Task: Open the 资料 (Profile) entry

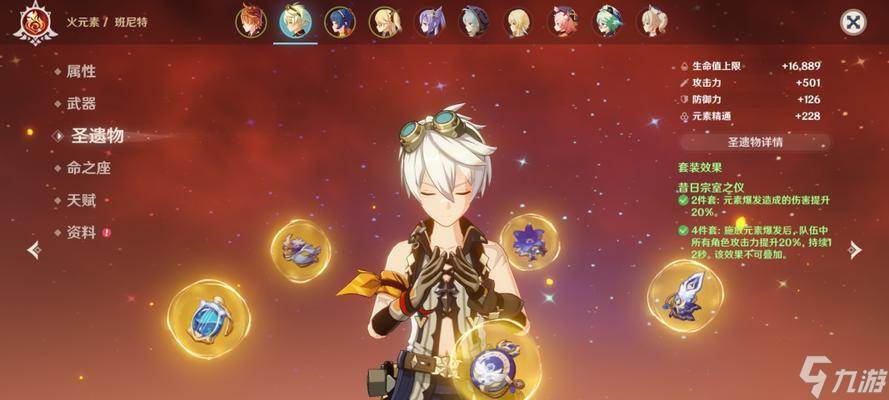Action: point(81,232)
